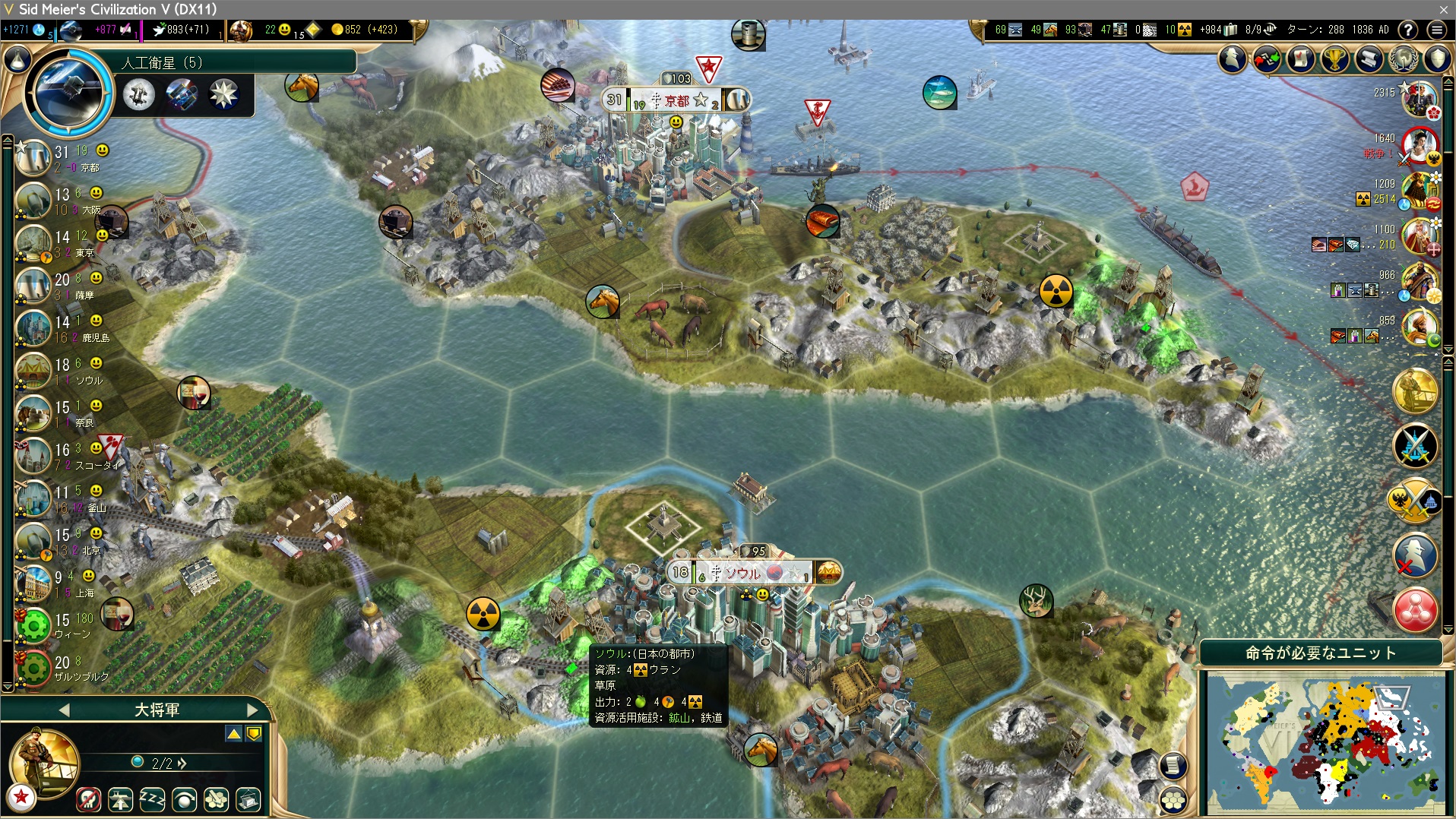Viewport: 1456px width, 819px height.
Task: Cycle to the next unit with right arrow
Action: 252,710
